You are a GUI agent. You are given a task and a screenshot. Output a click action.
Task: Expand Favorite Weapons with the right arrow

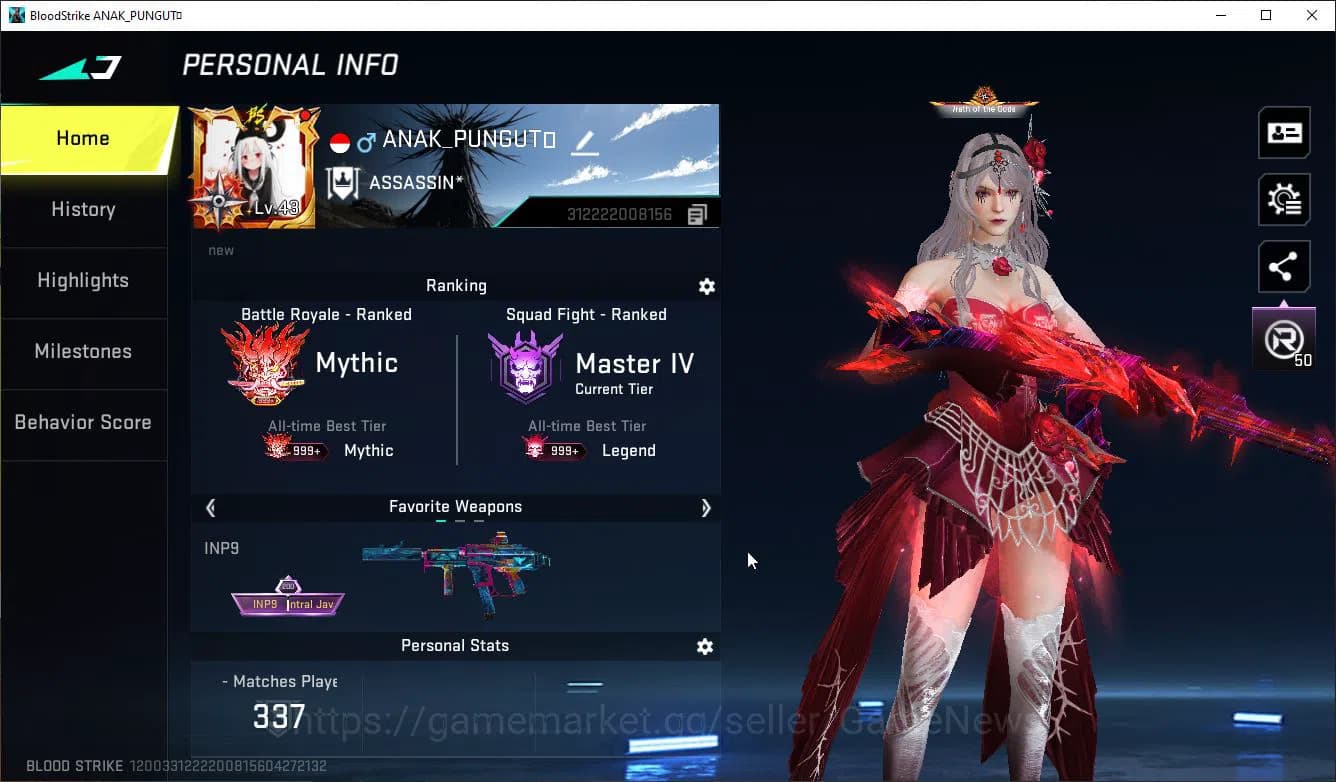706,508
